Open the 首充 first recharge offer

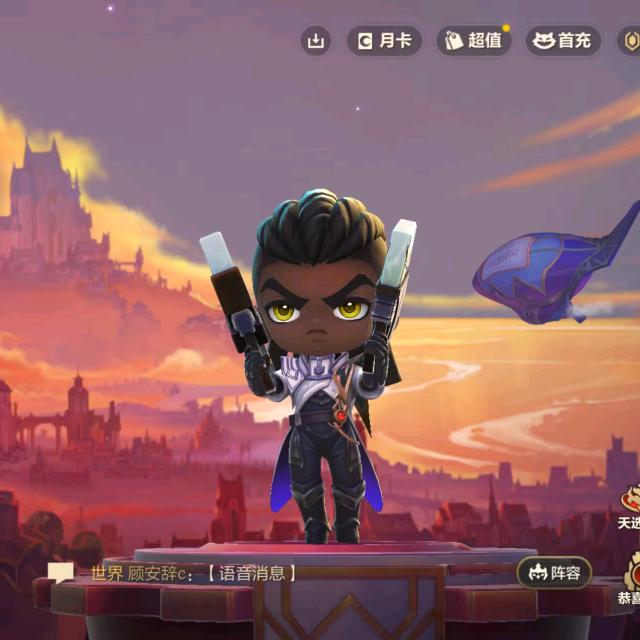tap(563, 41)
